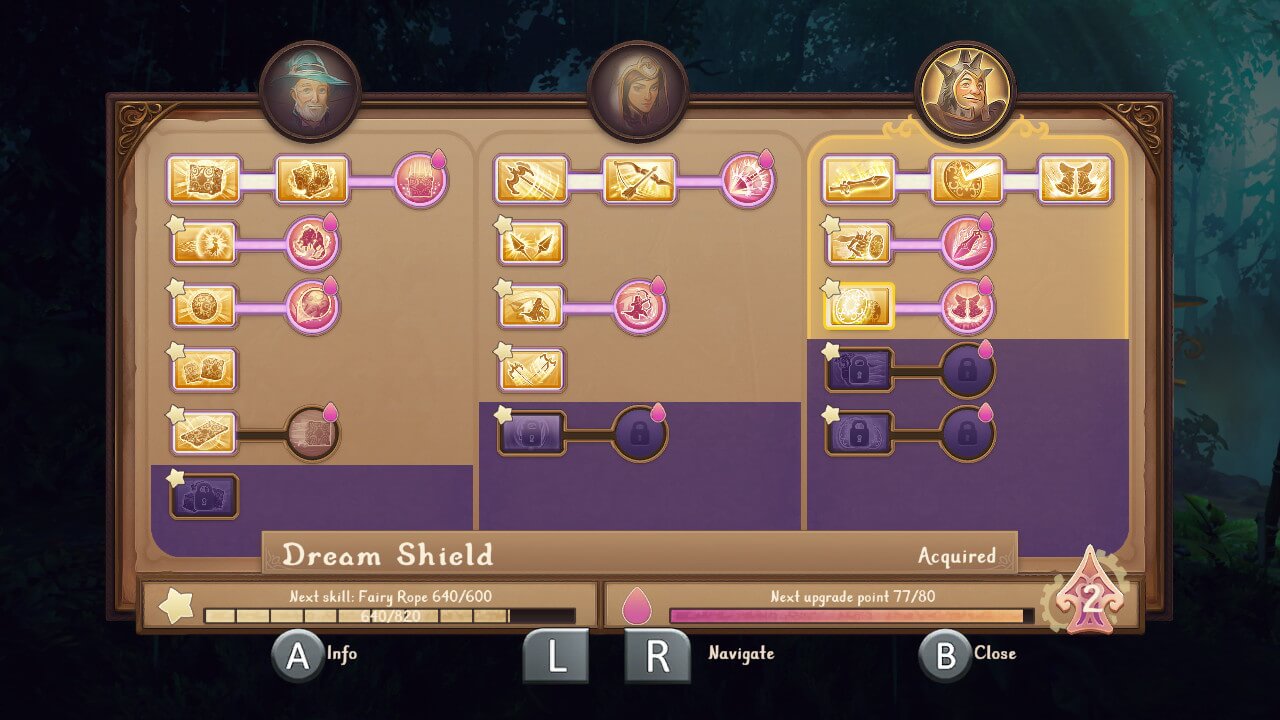Select the wizard's locked skill in purple area
1280x720 pixels.
point(204,496)
